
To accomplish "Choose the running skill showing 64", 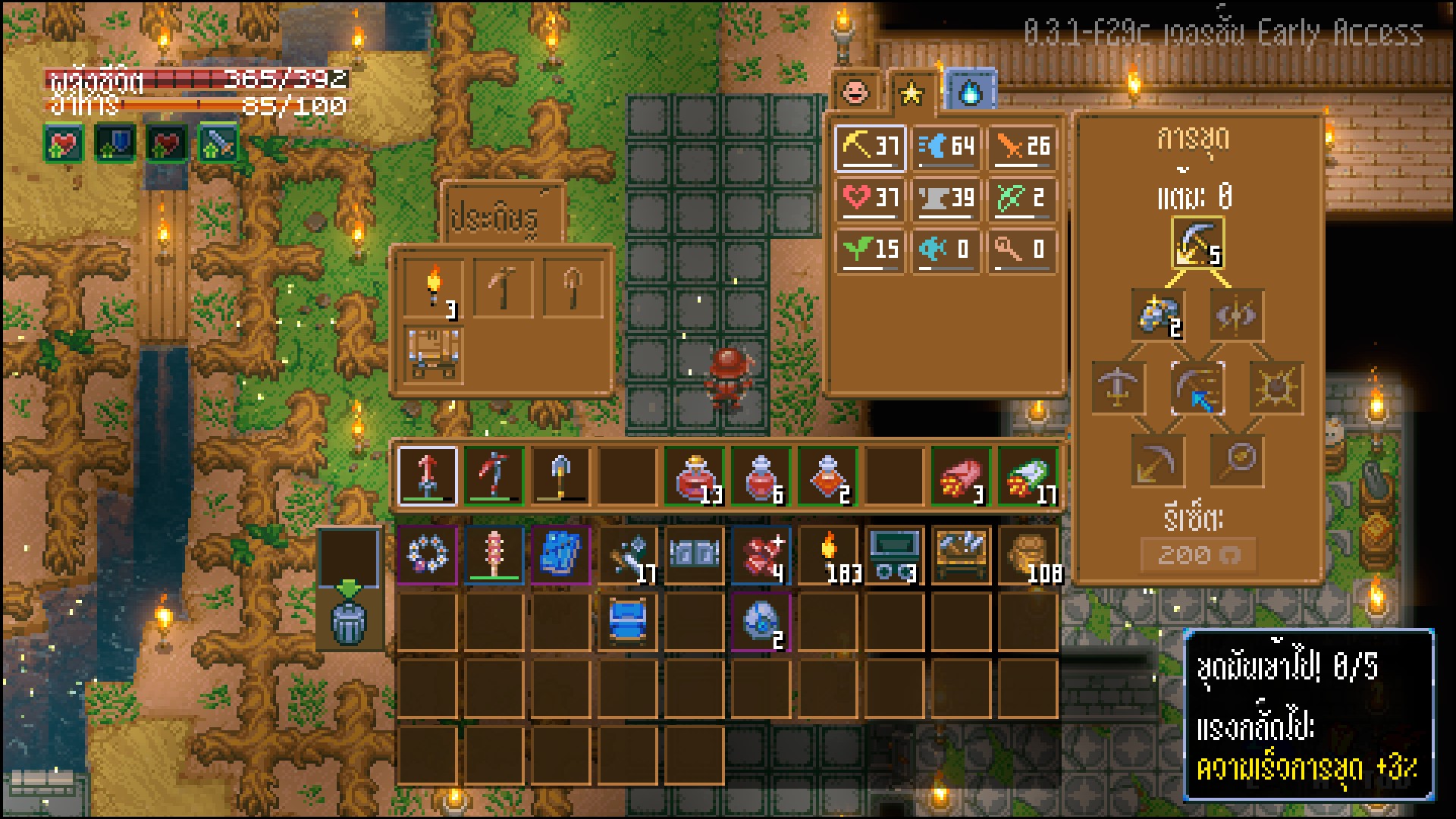I will (946, 146).
